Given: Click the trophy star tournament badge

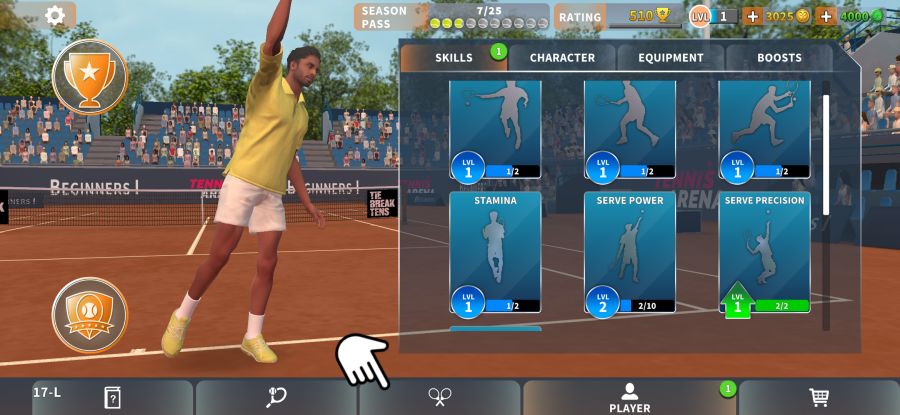Looking at the screenshot, I should 90,76.
